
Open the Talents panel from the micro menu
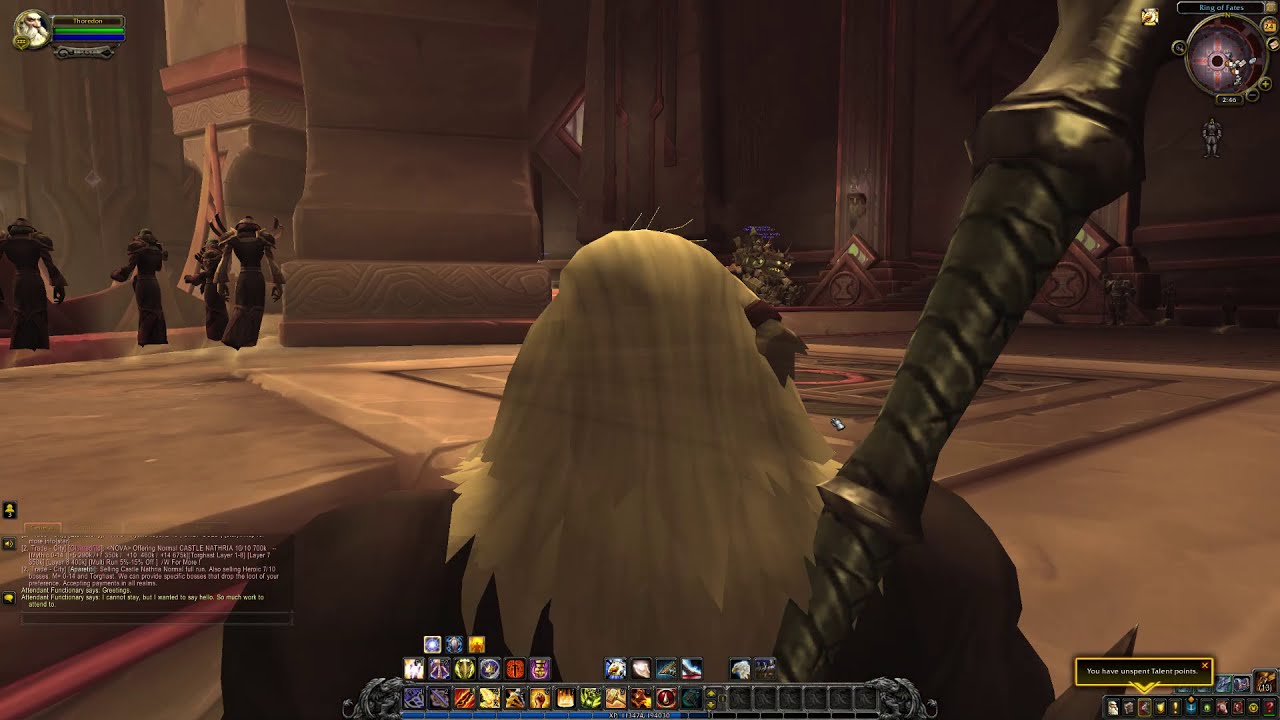click(x=1146, y=706)
